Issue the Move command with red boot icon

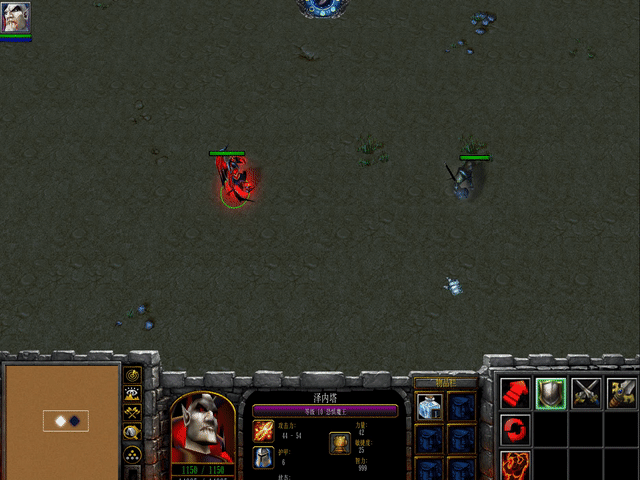pyautogui.click(x=516, y=393)
